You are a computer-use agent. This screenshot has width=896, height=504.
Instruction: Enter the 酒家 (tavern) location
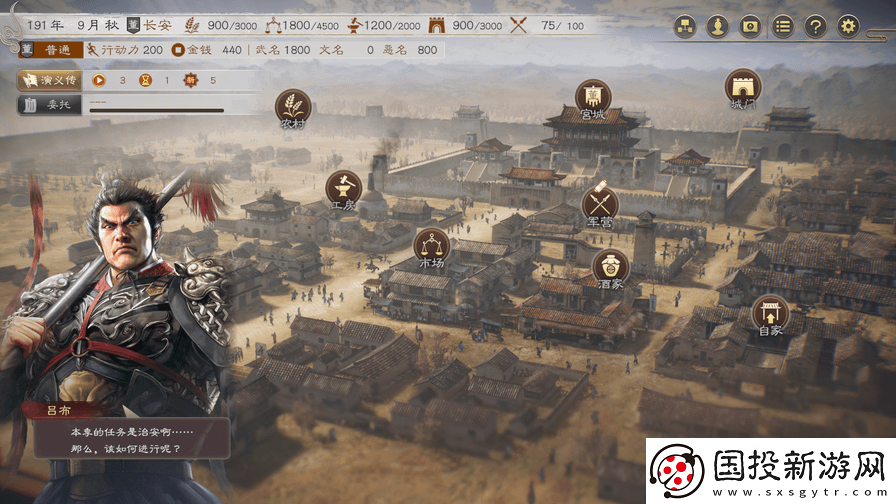click(610, 267)
